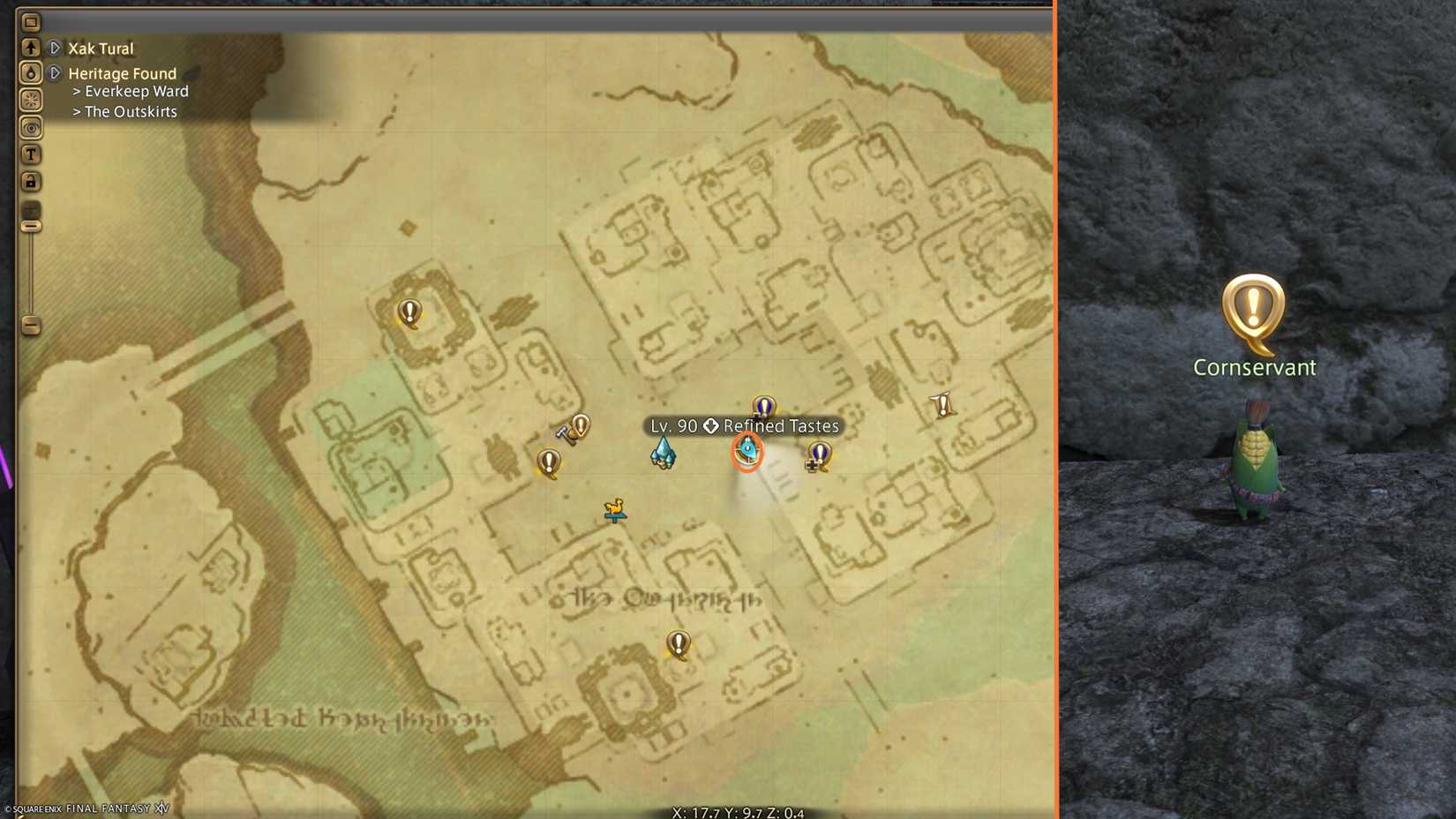Expand the Heritage Found zone entry

tap(54, 73)
